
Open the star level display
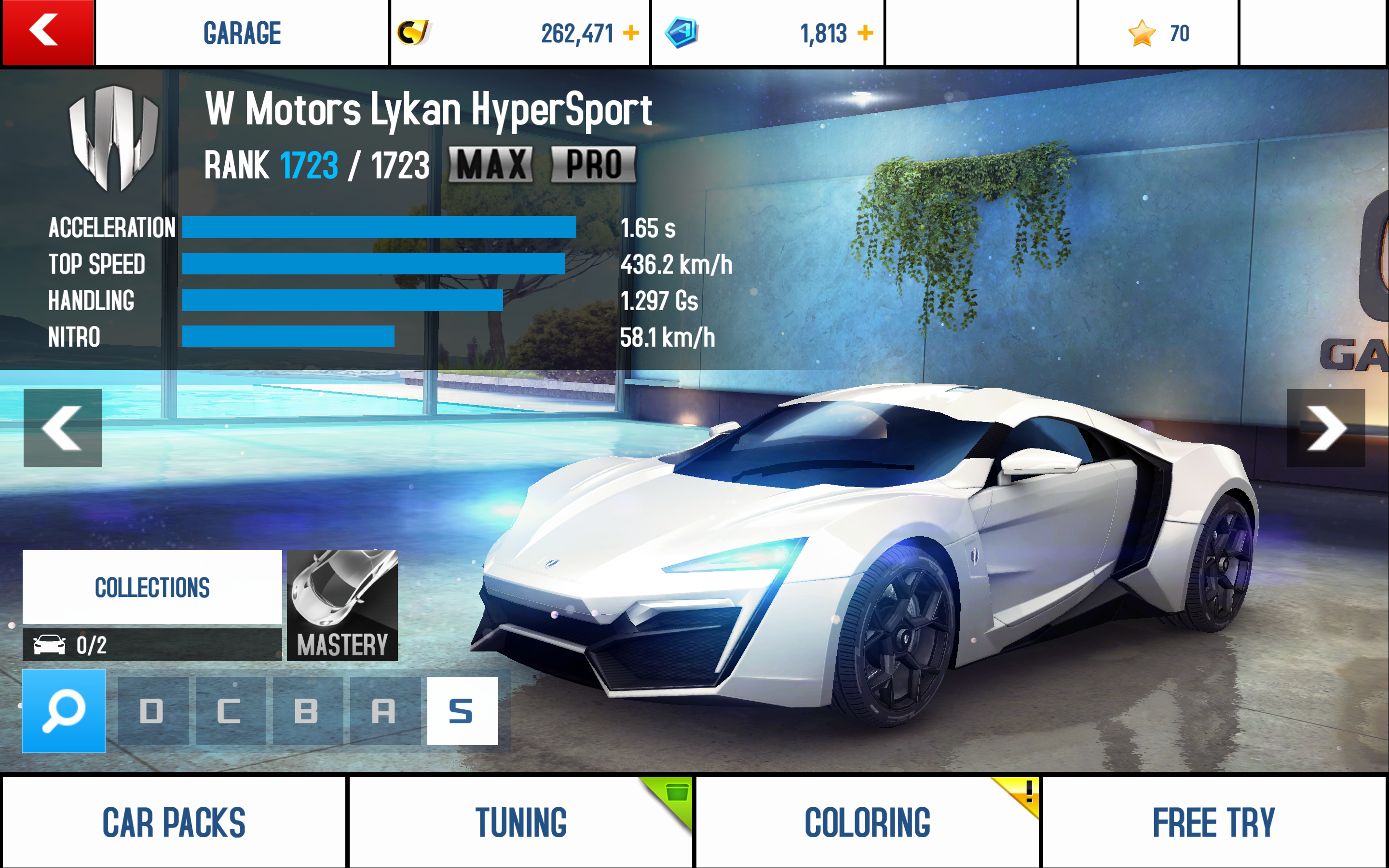[x=1158, y=33]
